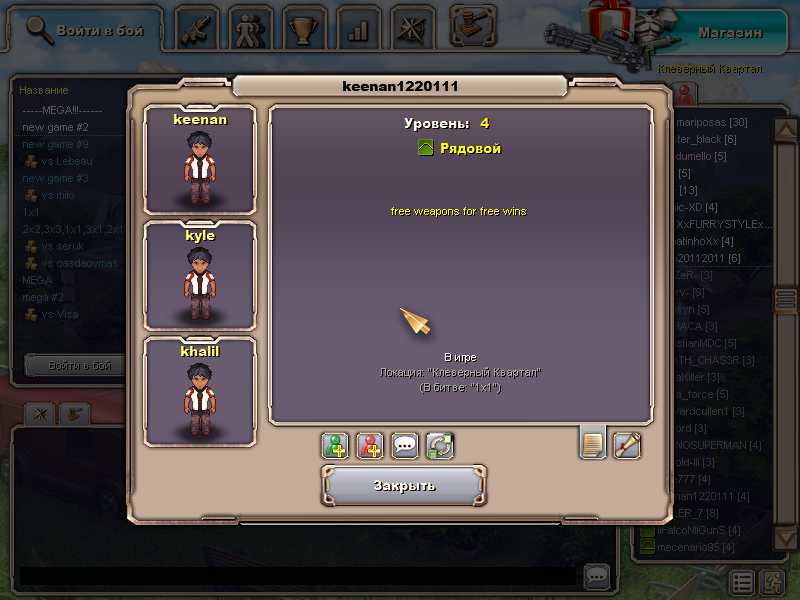This screenshot has width=800, height=600.
Task: Switch to the paper sheet info tab
Action: pos(593,443)
